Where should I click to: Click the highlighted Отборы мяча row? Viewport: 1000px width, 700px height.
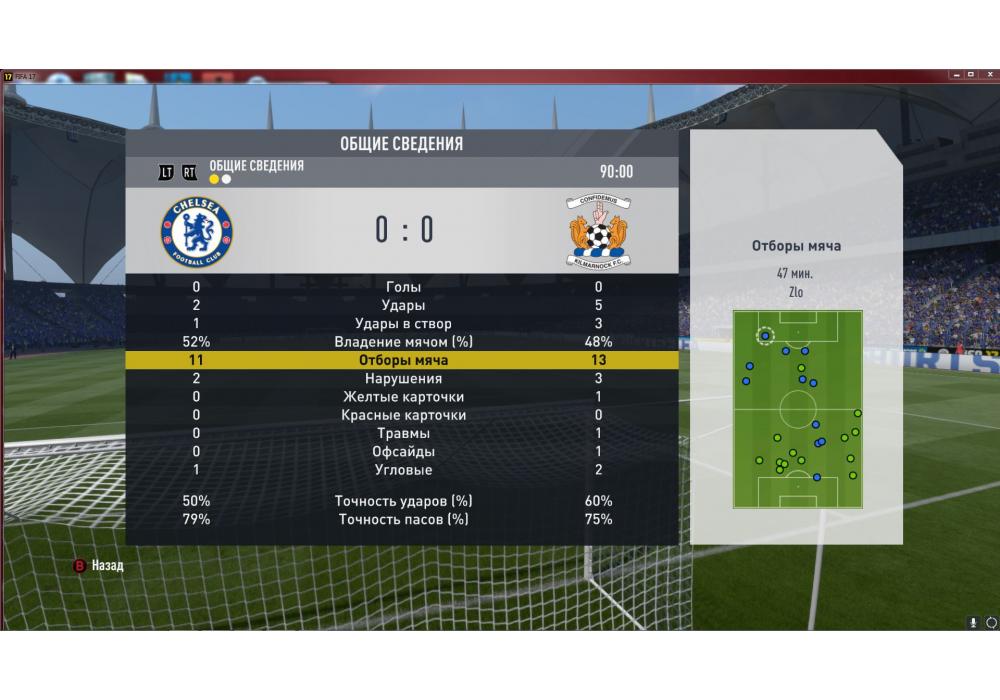pos(403,360)
